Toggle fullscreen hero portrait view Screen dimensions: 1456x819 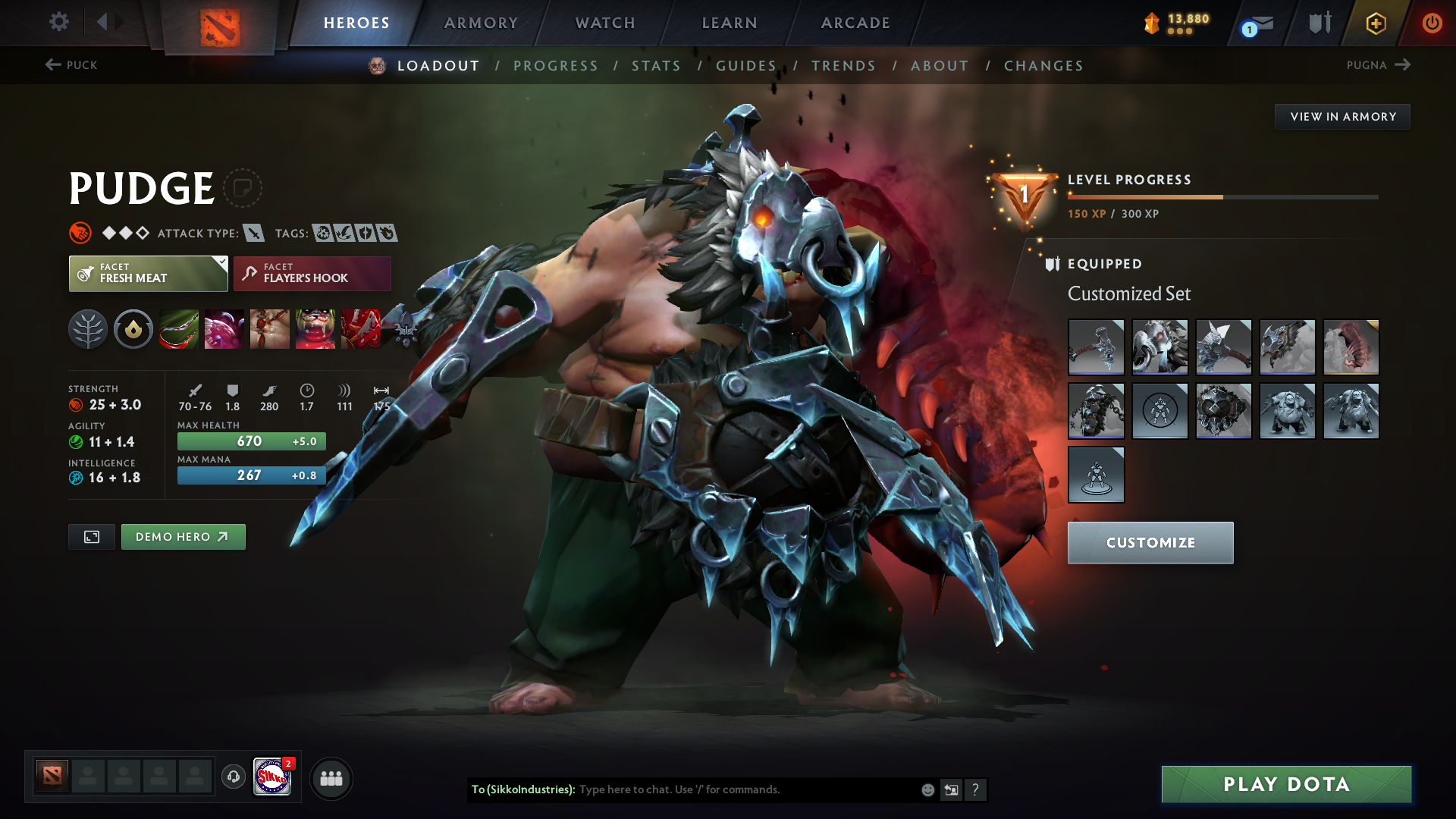coord(91,536)
